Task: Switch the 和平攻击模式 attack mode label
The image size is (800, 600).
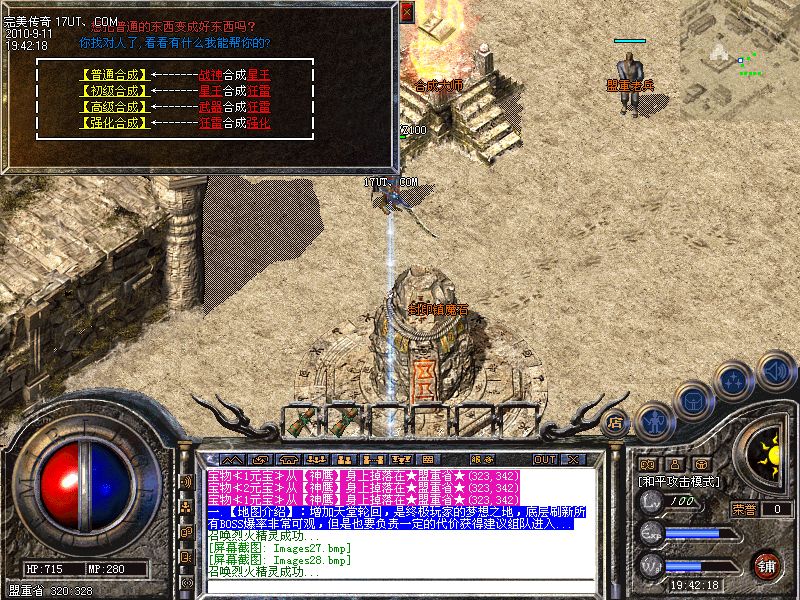Action: coord(682,481)
